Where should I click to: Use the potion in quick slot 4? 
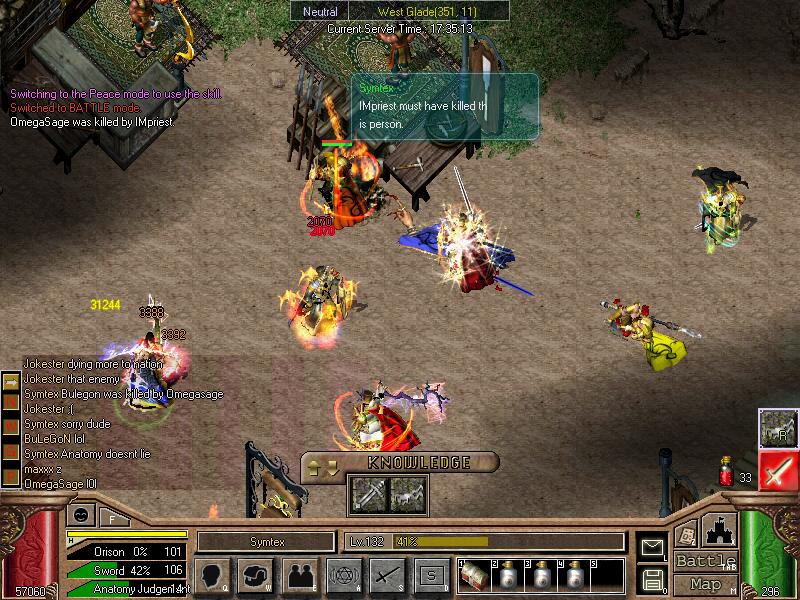572,577
